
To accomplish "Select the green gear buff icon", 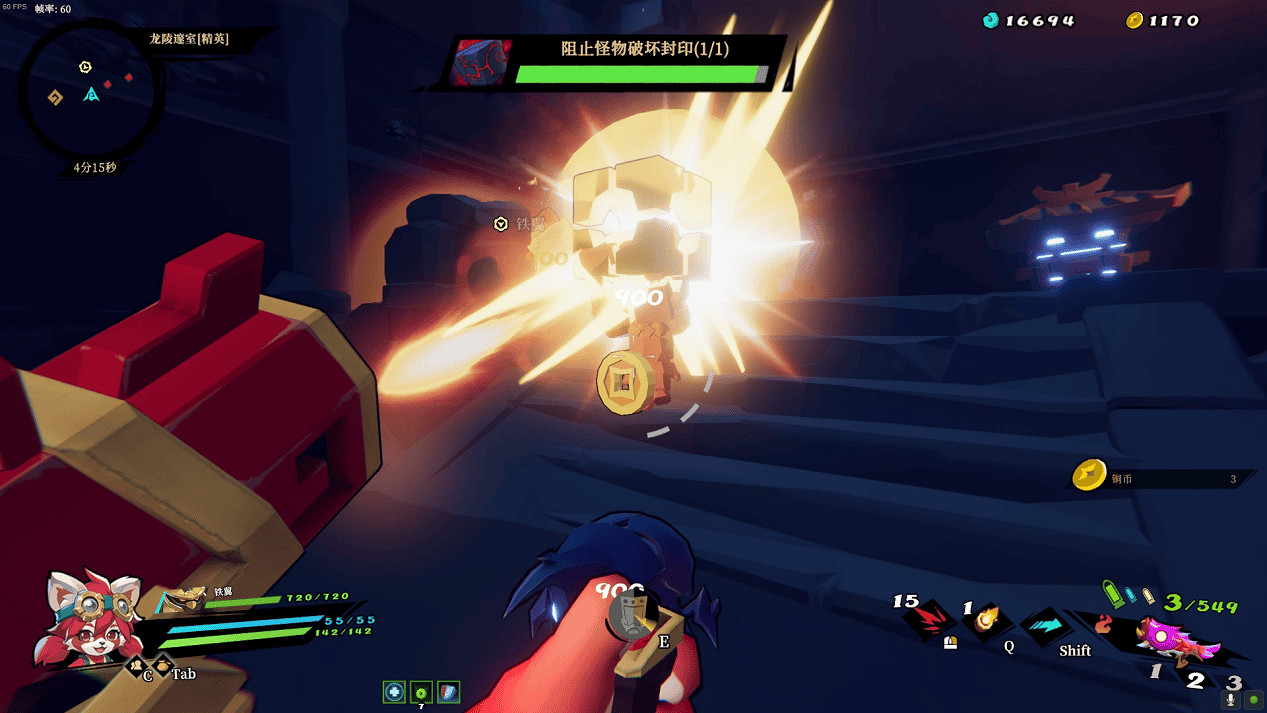I will [x=421, y=692].
